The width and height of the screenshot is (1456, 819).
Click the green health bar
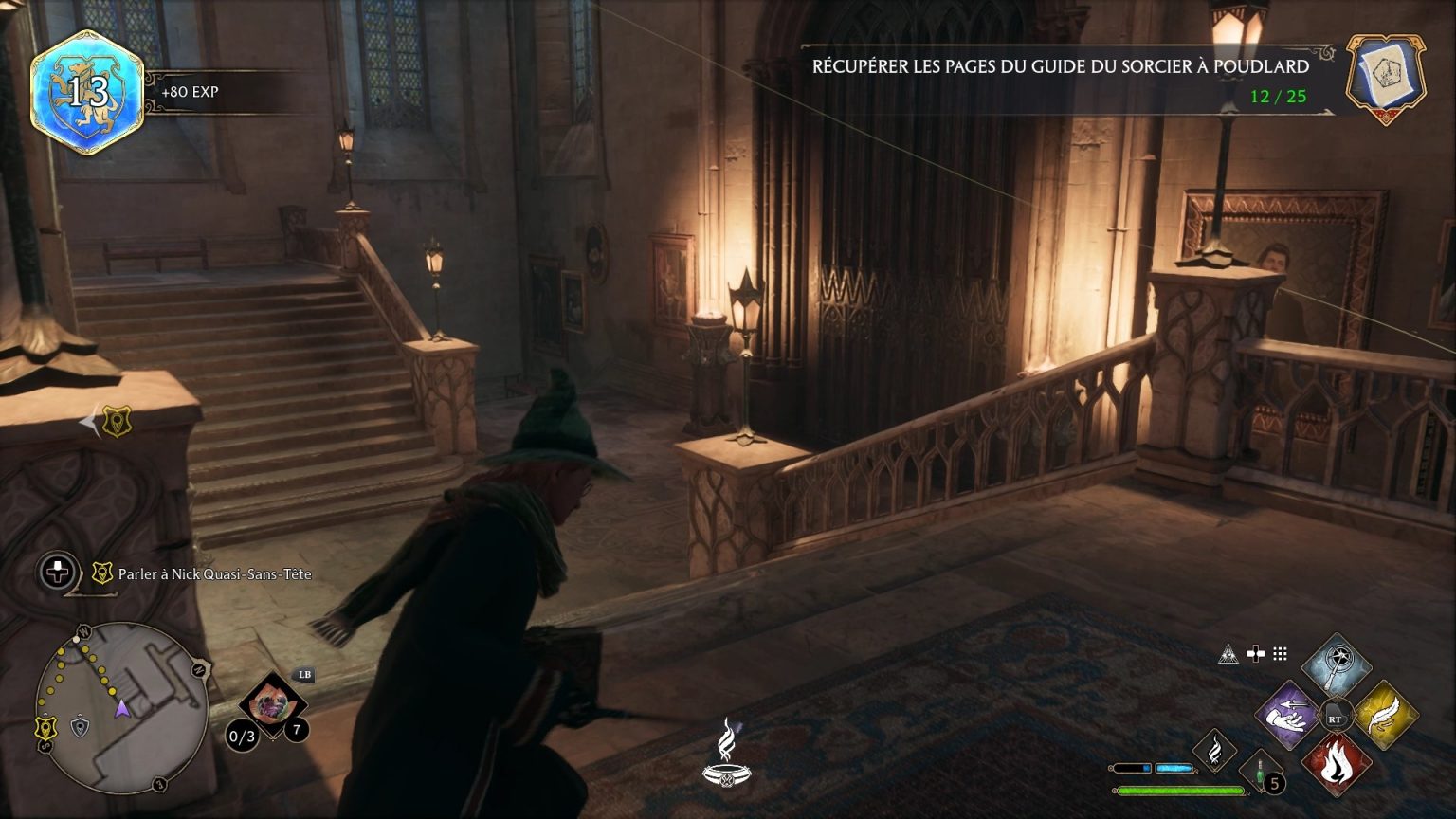1179,790
